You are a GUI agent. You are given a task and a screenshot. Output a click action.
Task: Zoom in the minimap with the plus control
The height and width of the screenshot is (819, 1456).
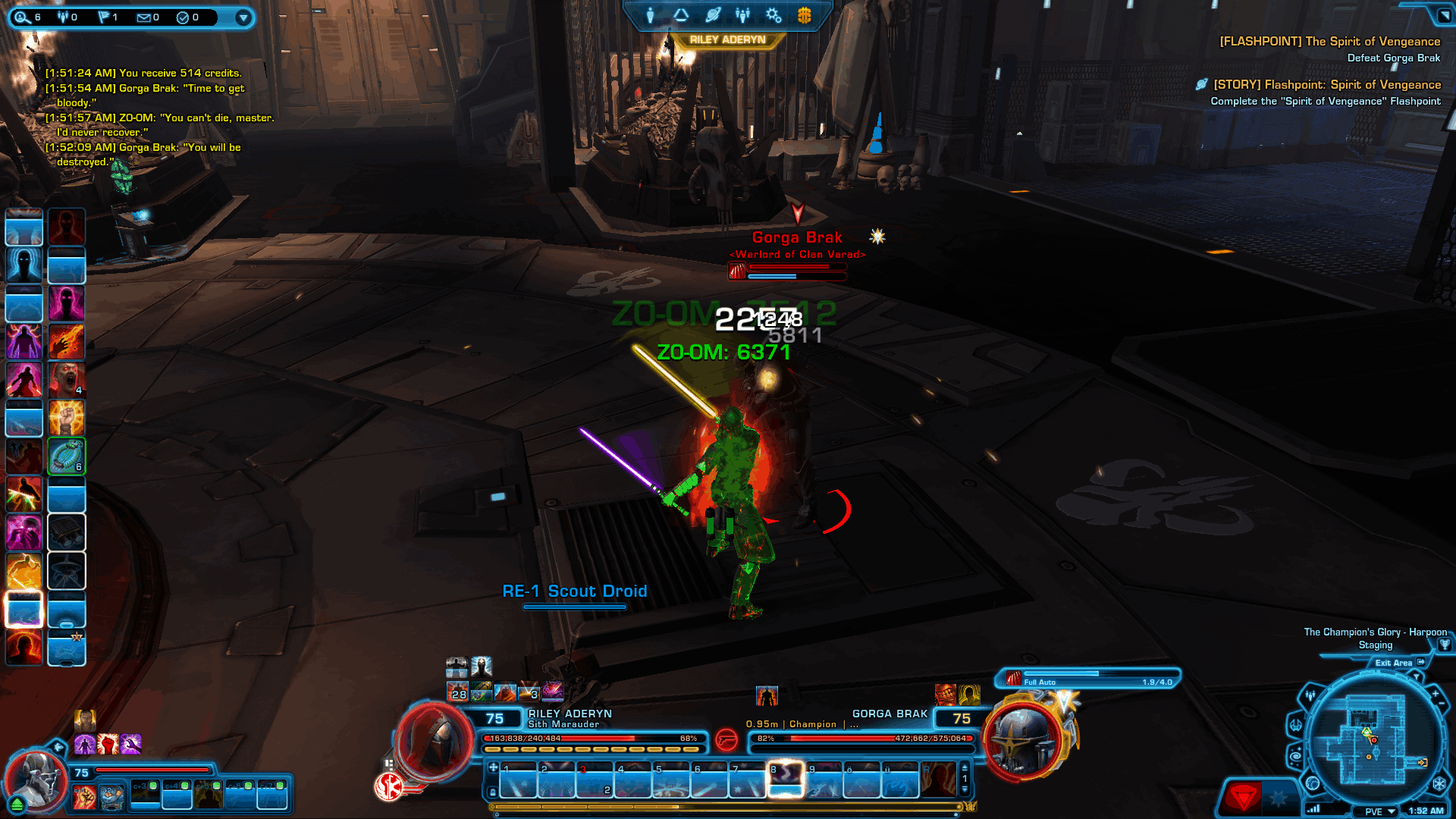click(x=1436, y=693)
